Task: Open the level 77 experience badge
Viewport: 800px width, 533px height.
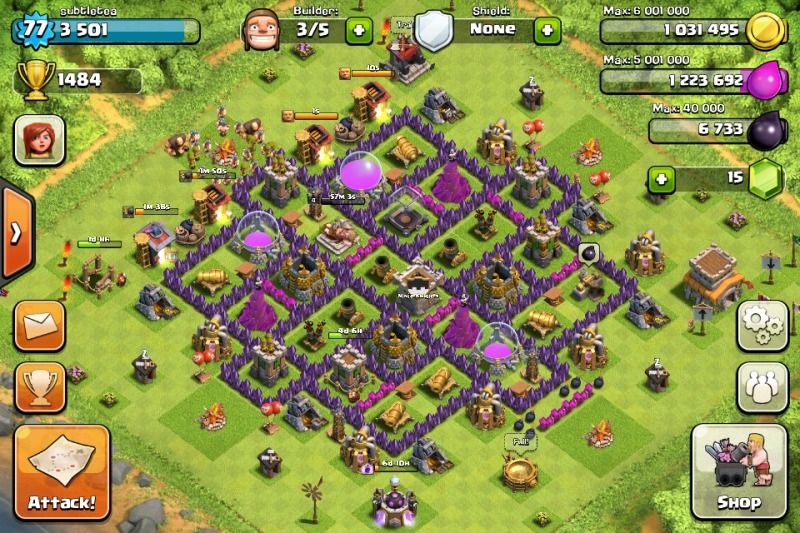Action: 35,28
